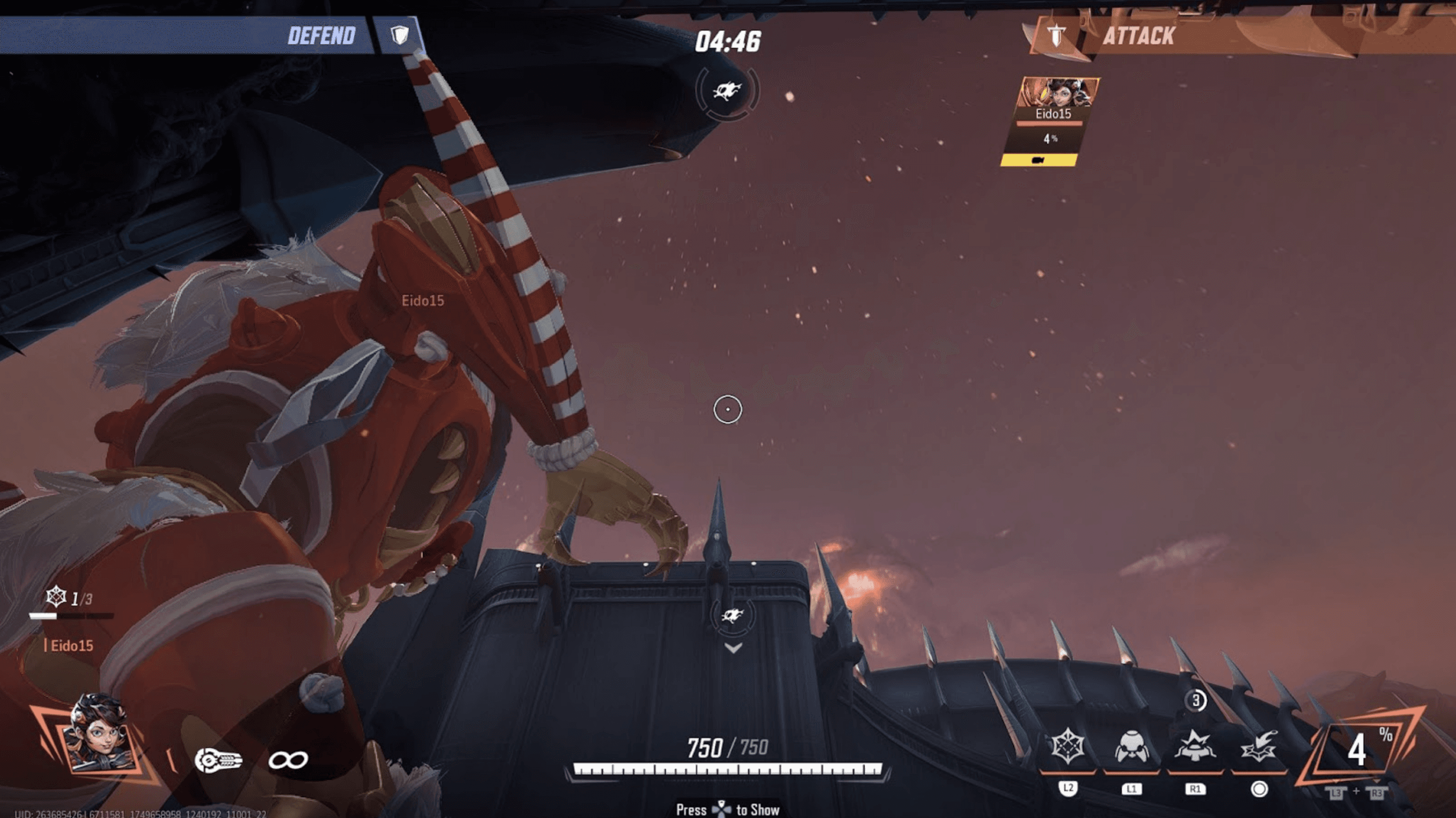1456x818 pixels.
Task: Select the objective marker below the match timer
Action: (727, 91)
